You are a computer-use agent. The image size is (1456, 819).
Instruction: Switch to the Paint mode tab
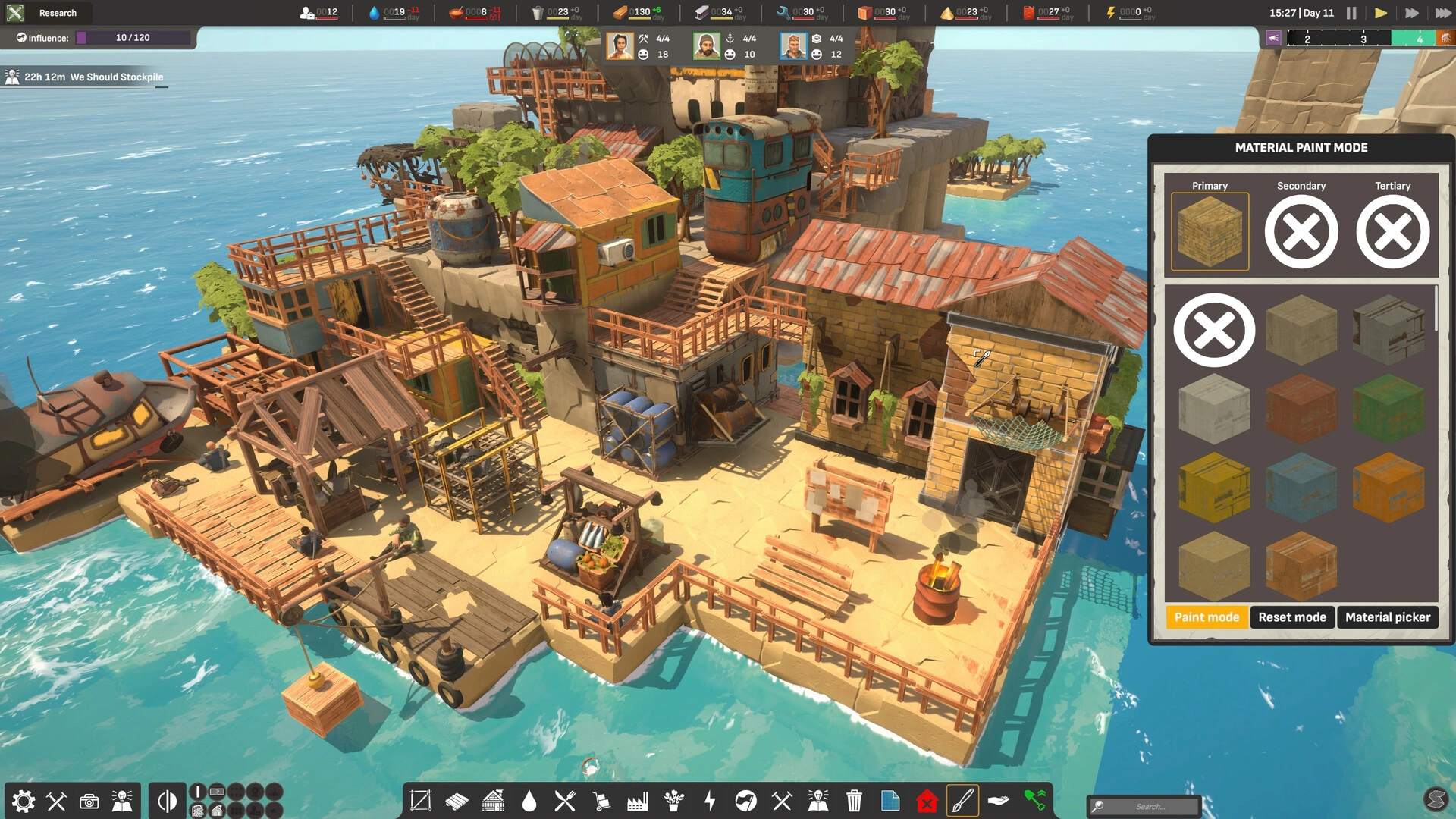pos(1207,617)
